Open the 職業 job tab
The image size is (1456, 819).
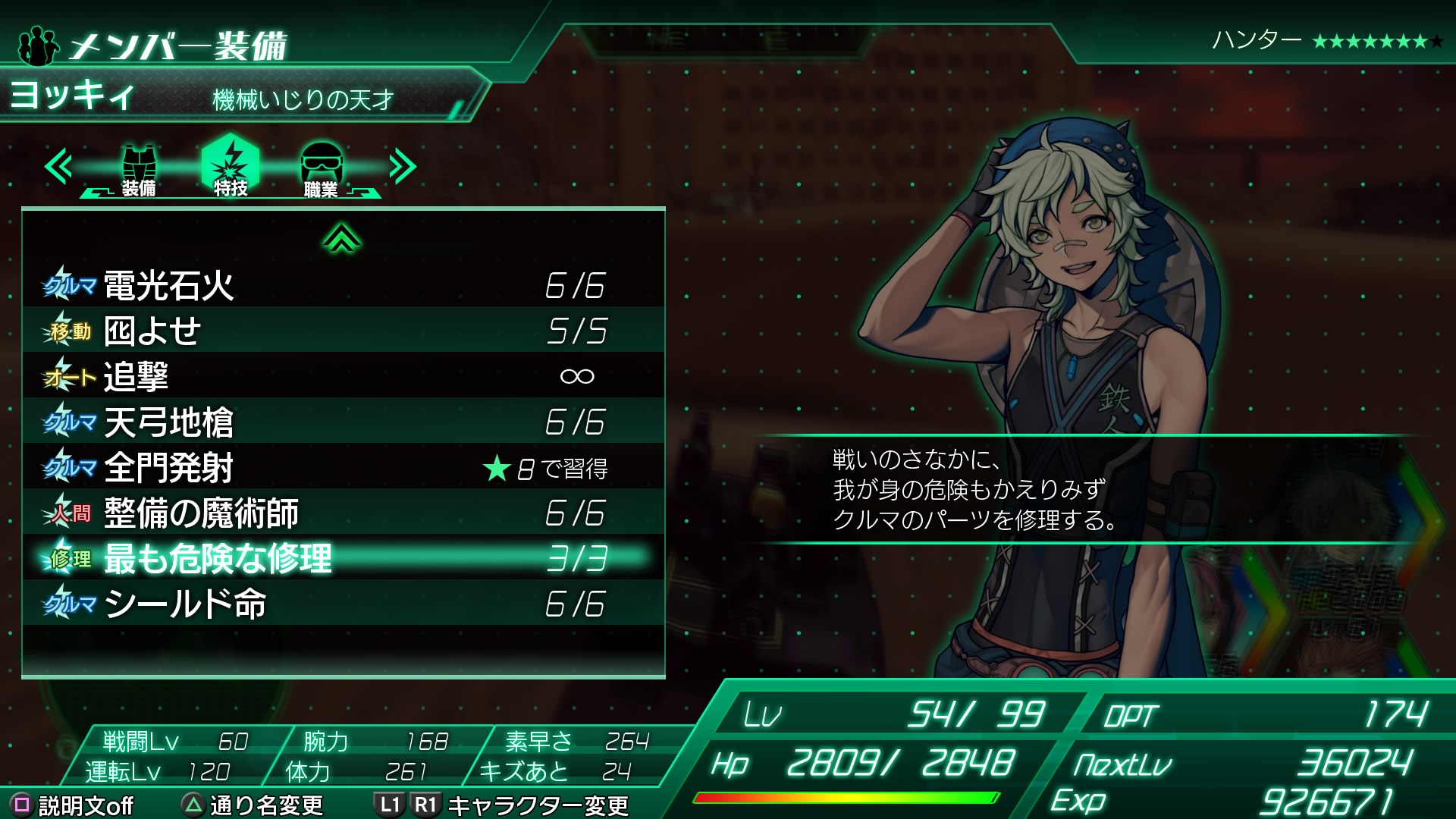[322, 169]
